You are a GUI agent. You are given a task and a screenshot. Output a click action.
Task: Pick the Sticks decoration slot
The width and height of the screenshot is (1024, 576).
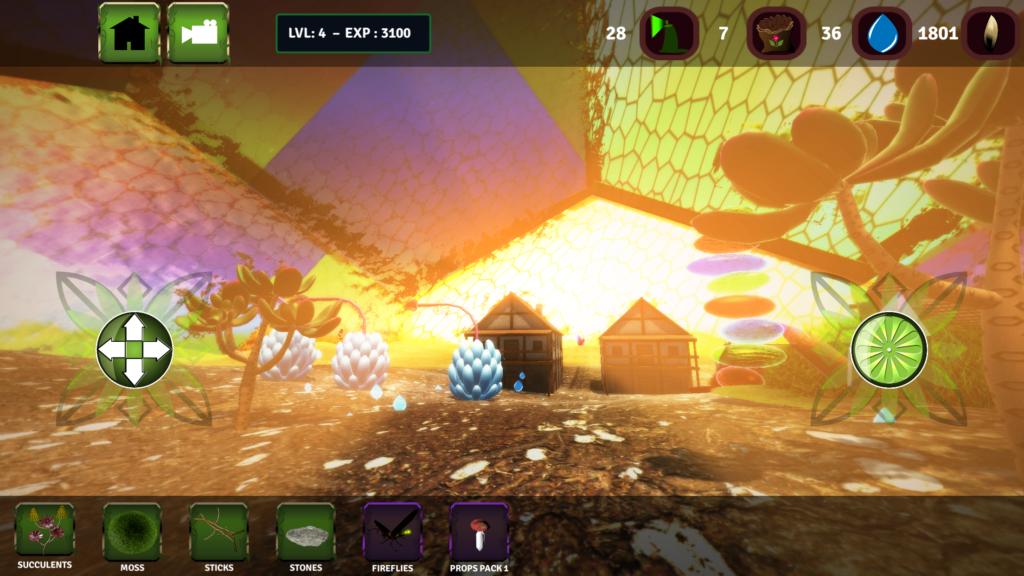(x=219, y=530)
